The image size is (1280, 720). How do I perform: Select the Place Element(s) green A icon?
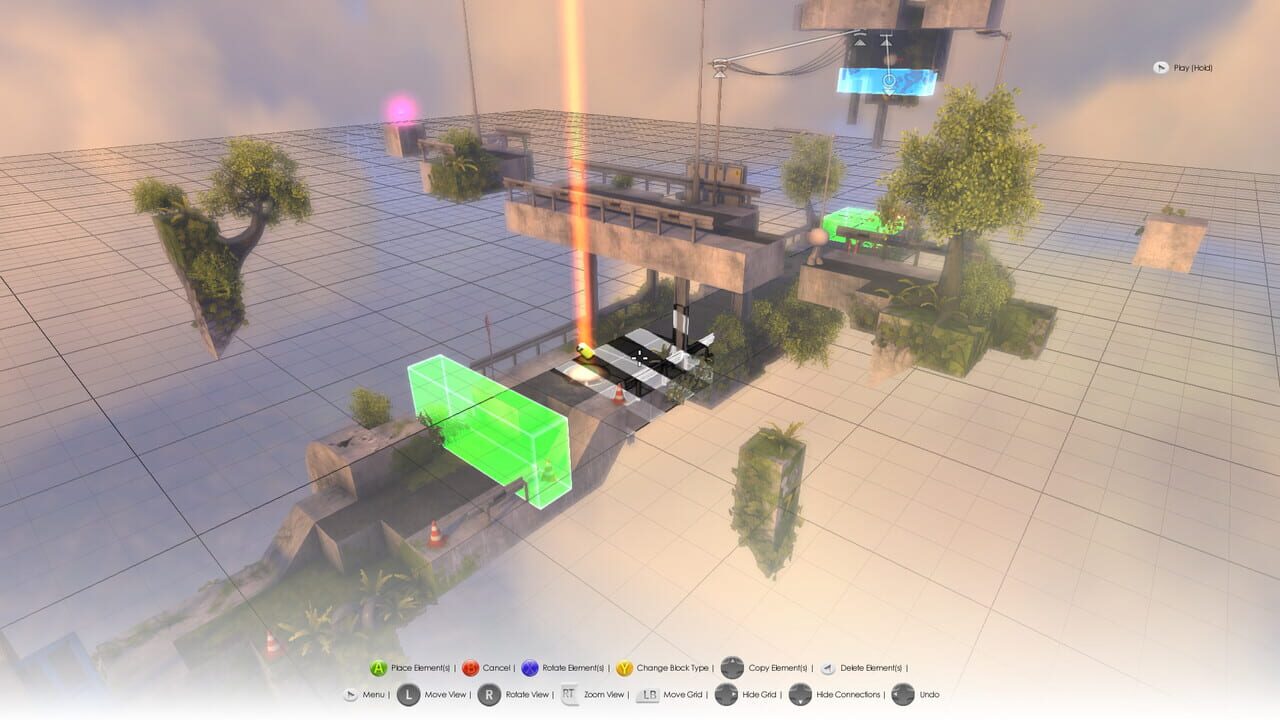[x=377, y=668]
